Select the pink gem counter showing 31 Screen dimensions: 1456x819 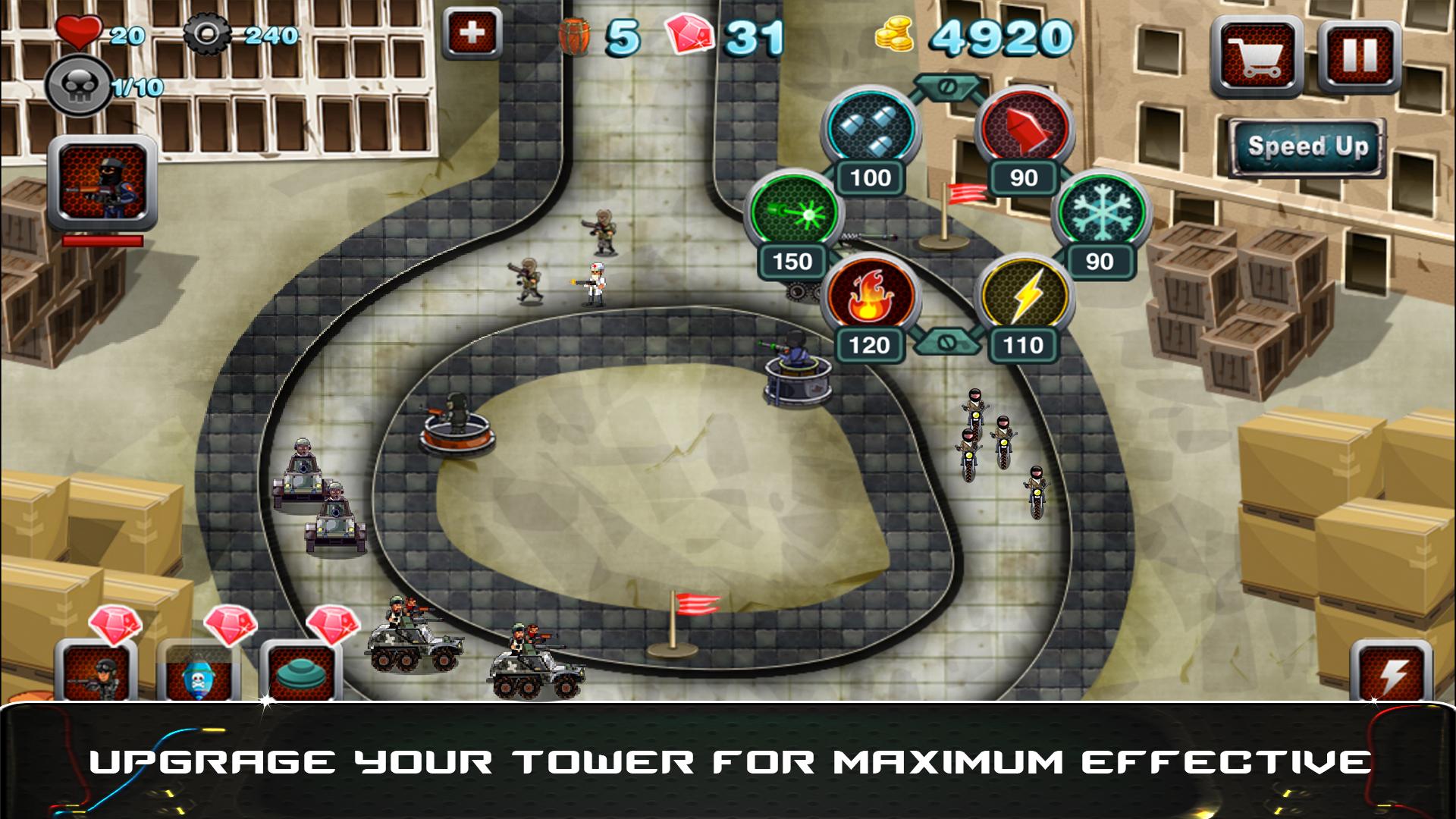(x=720, y=33)
